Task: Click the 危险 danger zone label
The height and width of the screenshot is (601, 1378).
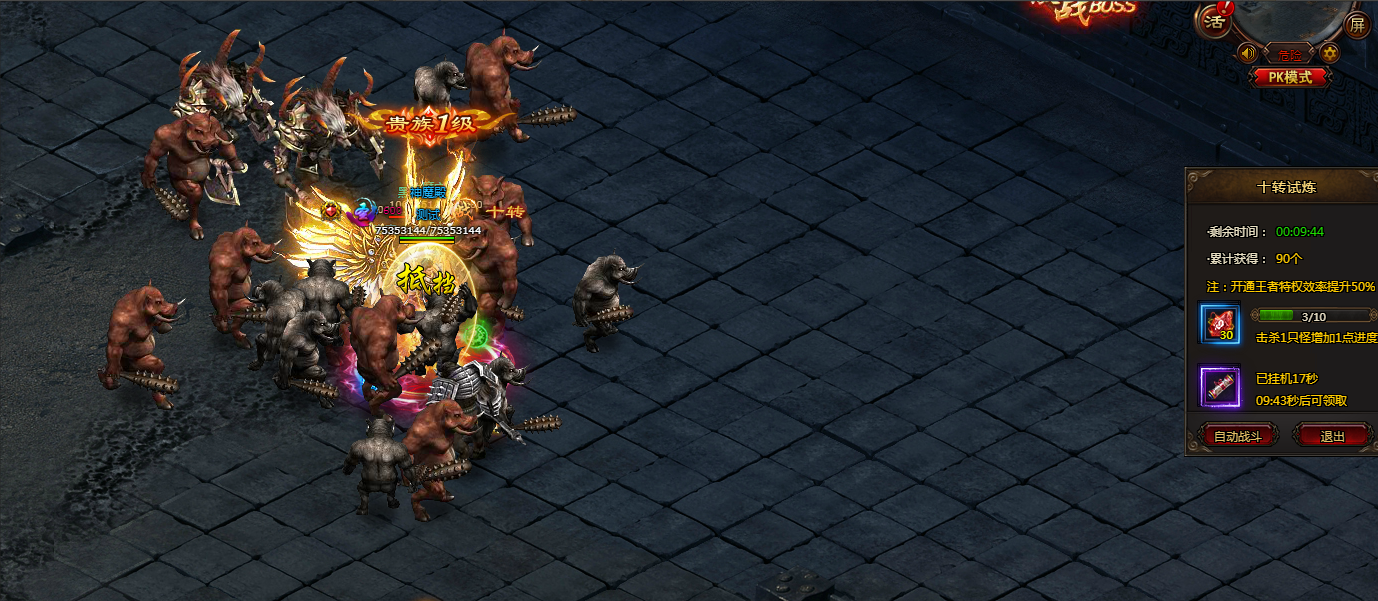Action: [1289, 54]
